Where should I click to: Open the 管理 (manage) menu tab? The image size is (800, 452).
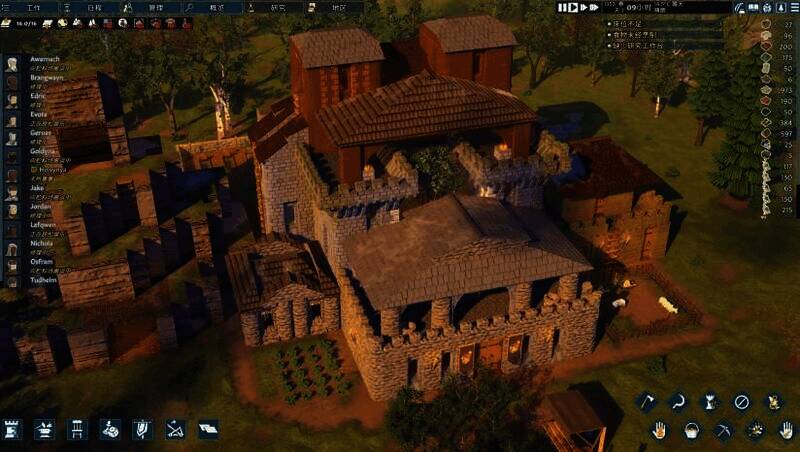point(152,7)
